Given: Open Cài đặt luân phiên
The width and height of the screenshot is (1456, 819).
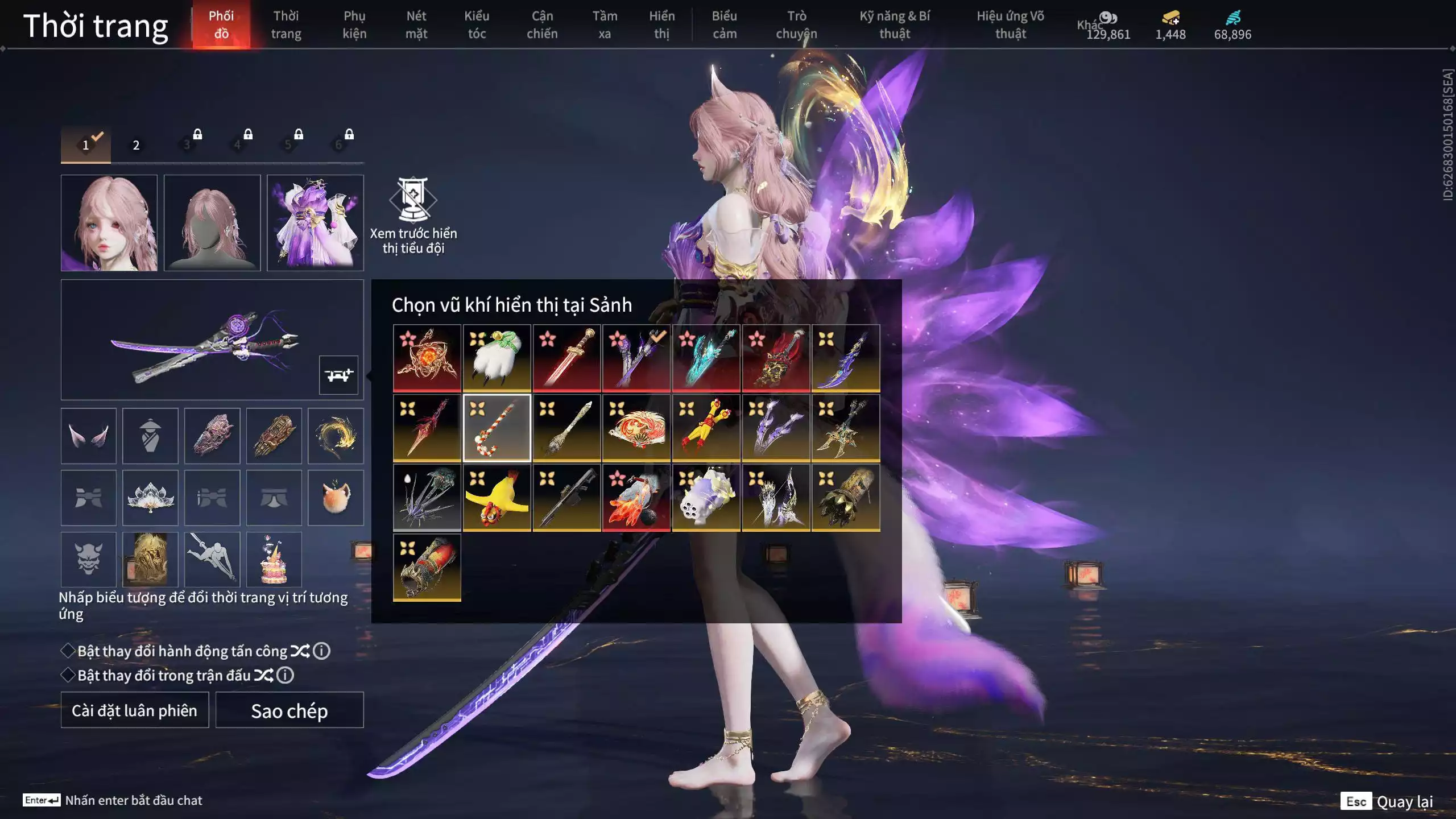Looking at the screenshot, I should (135, 710).
